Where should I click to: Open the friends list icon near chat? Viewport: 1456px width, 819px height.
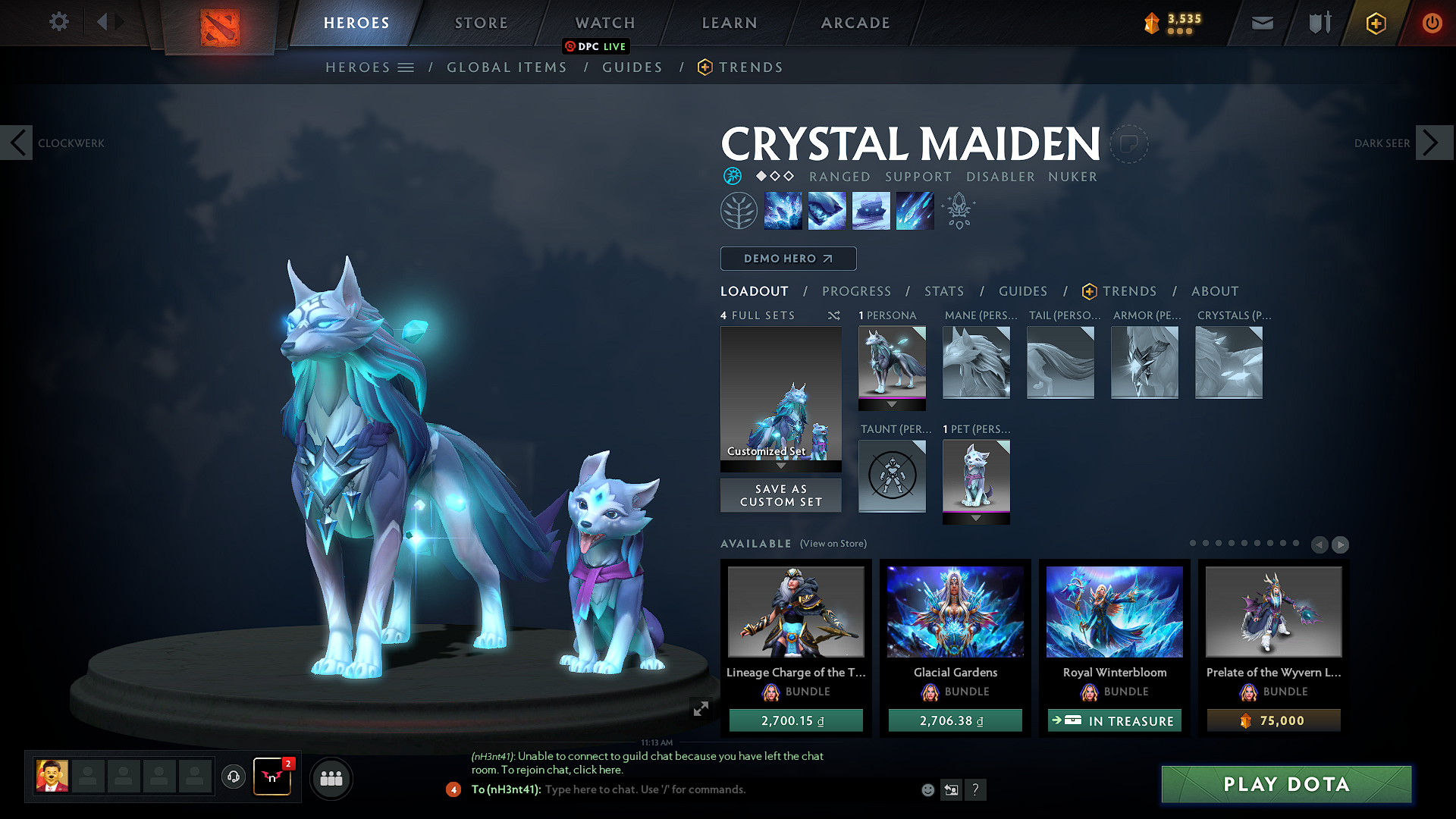331,778
